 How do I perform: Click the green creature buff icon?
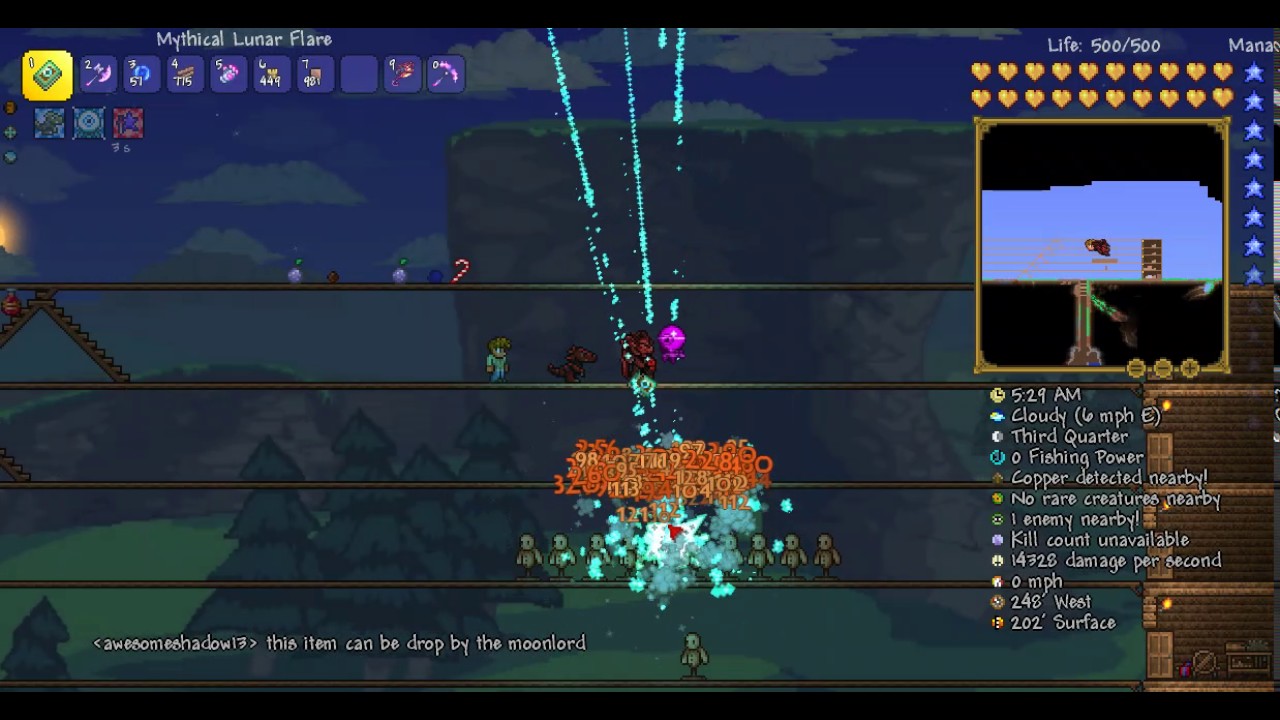[49, 123]
